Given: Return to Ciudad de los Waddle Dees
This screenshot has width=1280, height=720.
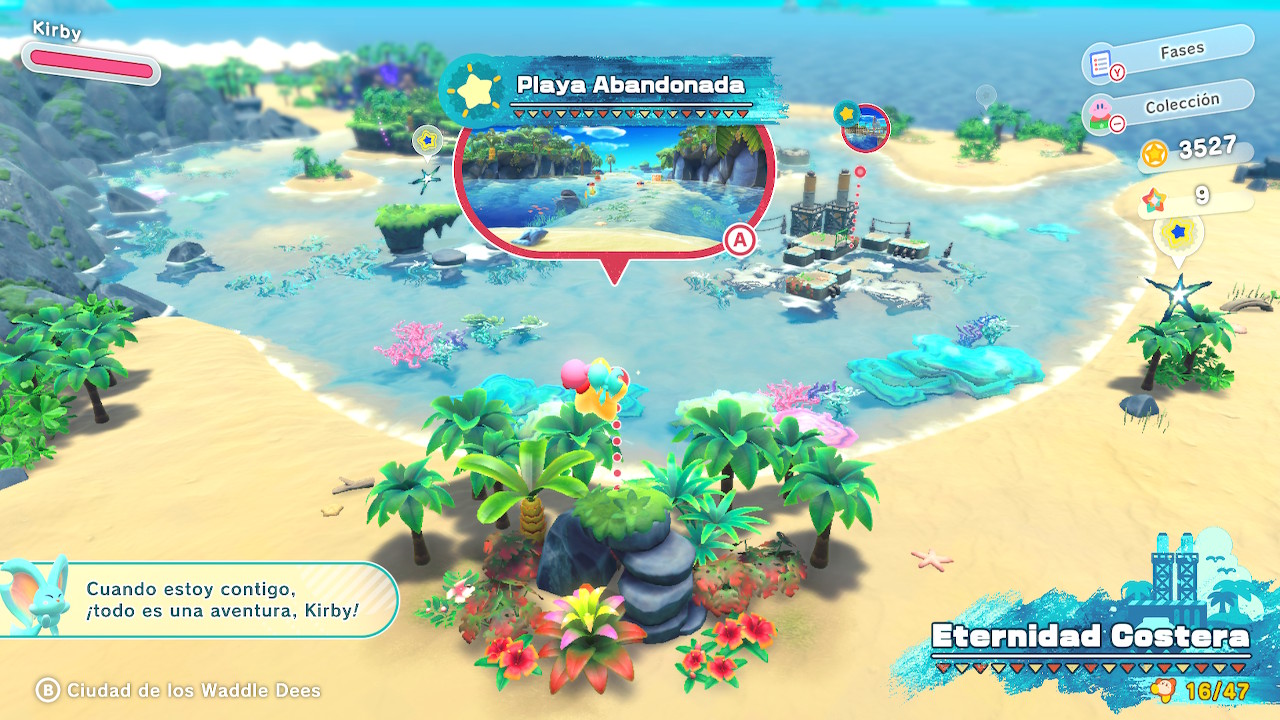Looking at the screenshot, I should point(180,690).
